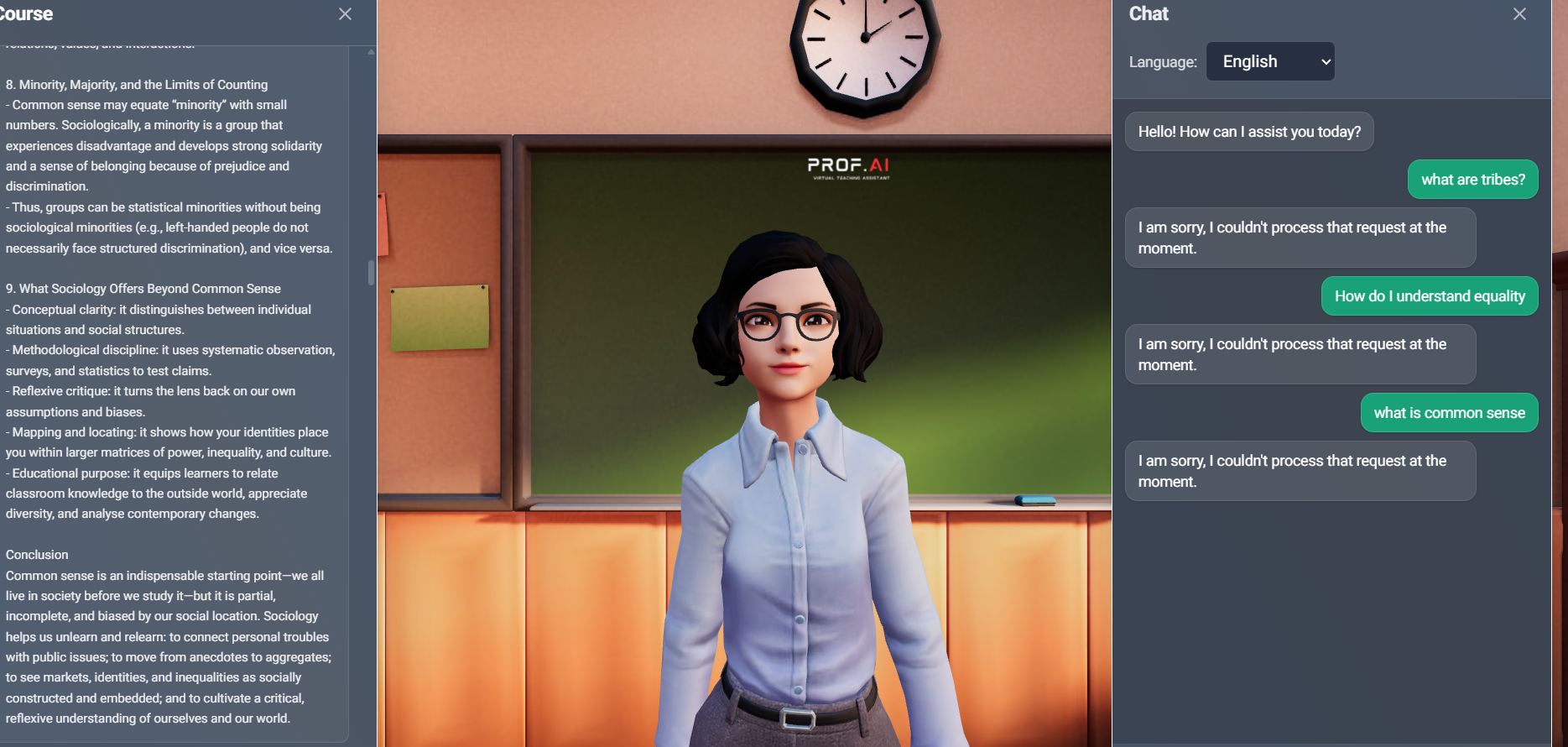This screenshot has height=747, width=1568.
Task: Click the X icon beside Course title
Action: click(x=345, y=13)
